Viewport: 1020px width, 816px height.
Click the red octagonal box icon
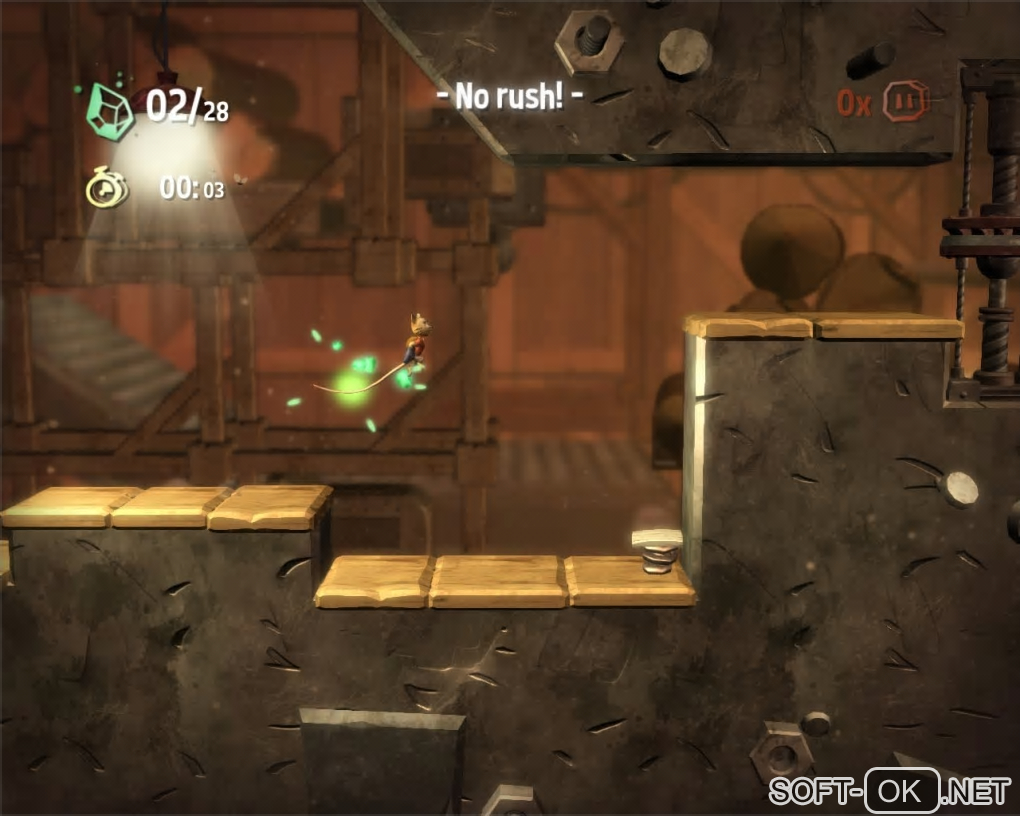(x=907, y=101)
